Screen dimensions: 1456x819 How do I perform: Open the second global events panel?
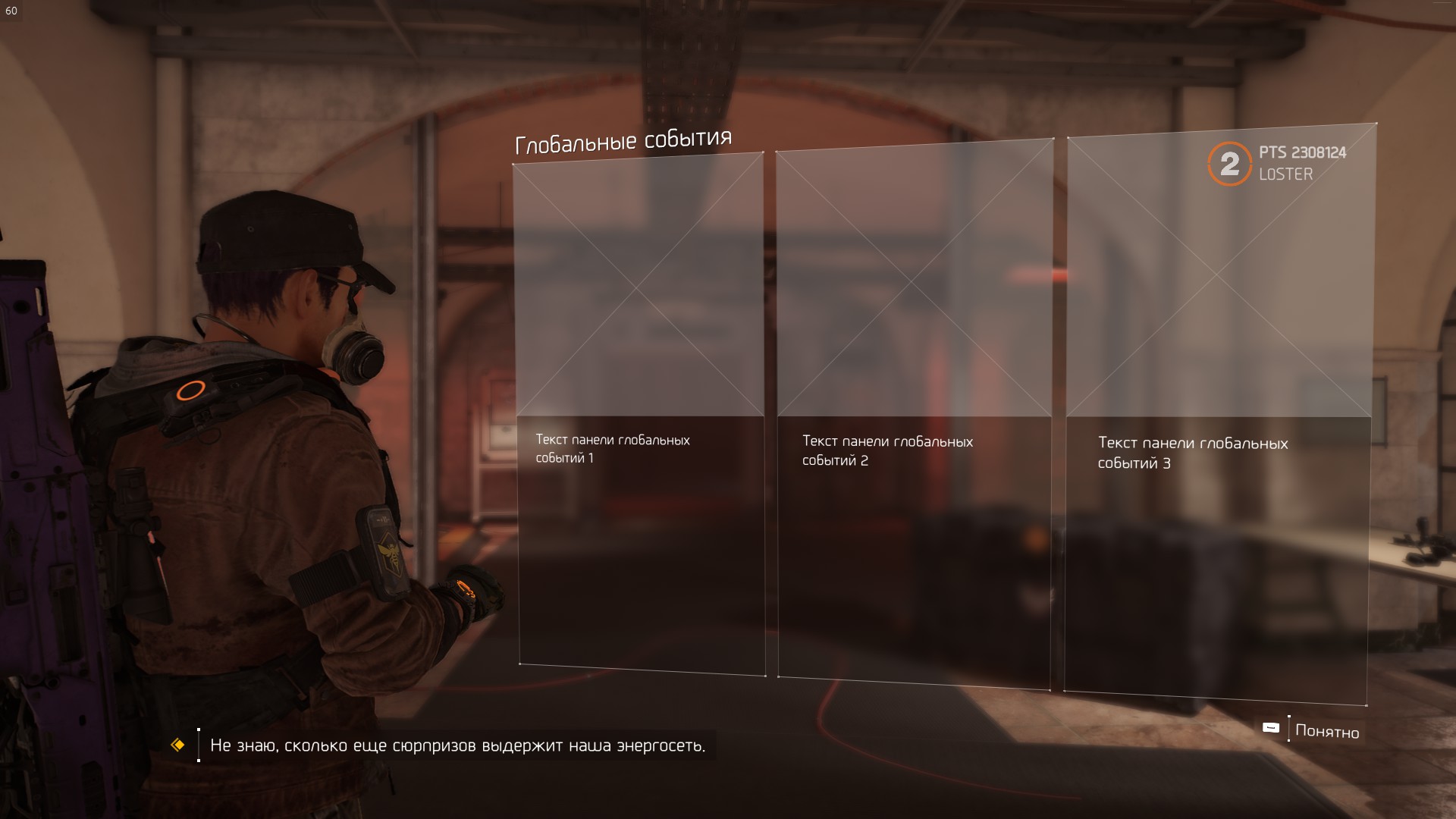pyautogui.click(x=914, y=413)
